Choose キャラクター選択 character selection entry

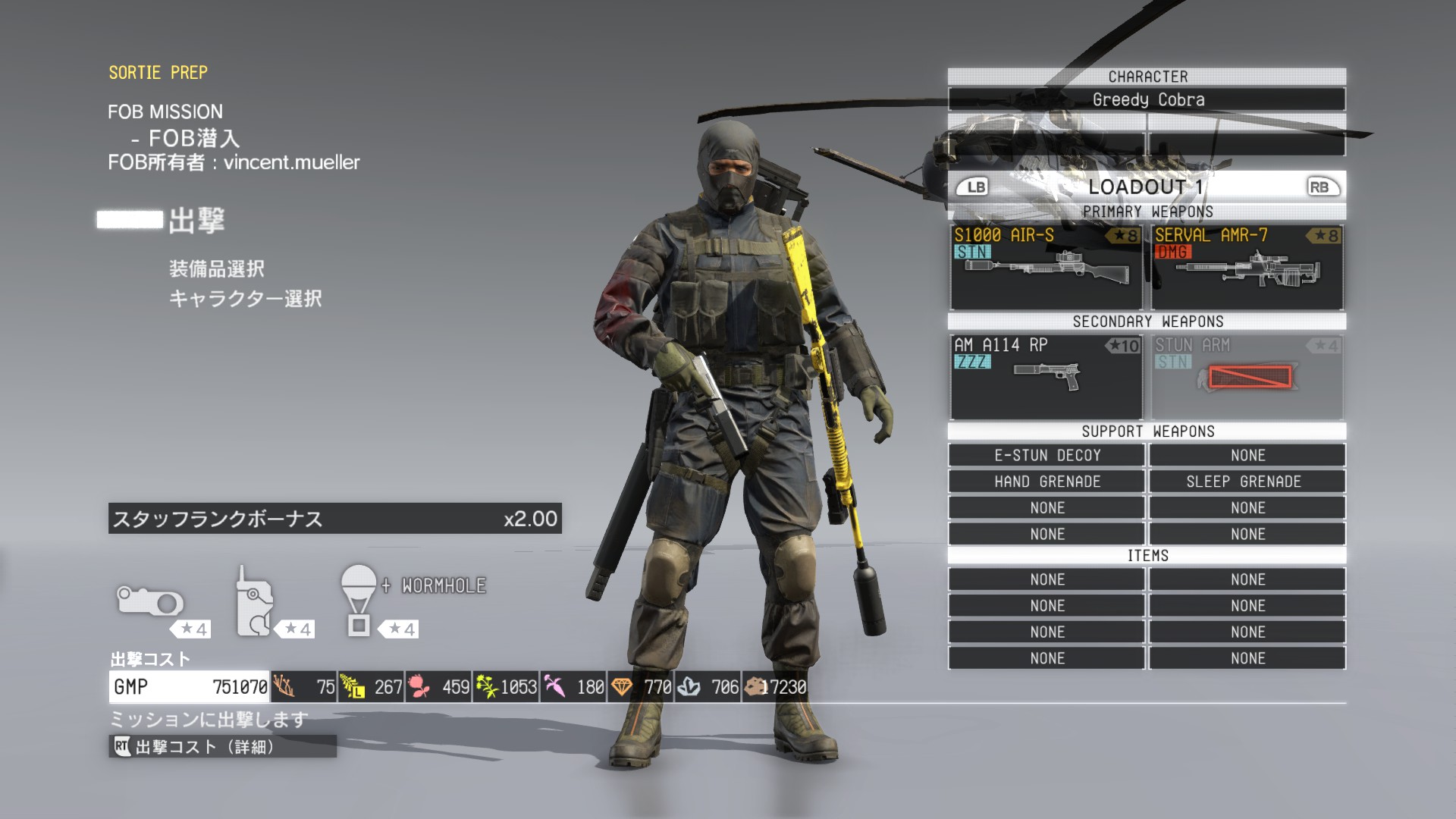(245, 299)
